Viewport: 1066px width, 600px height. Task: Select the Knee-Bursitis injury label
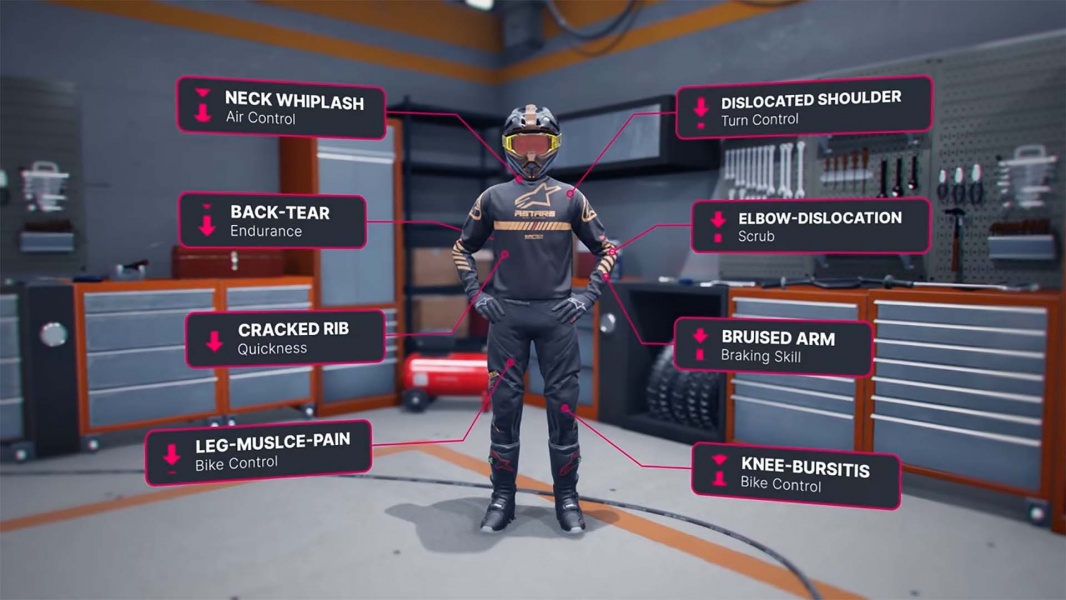click(796, 476)
